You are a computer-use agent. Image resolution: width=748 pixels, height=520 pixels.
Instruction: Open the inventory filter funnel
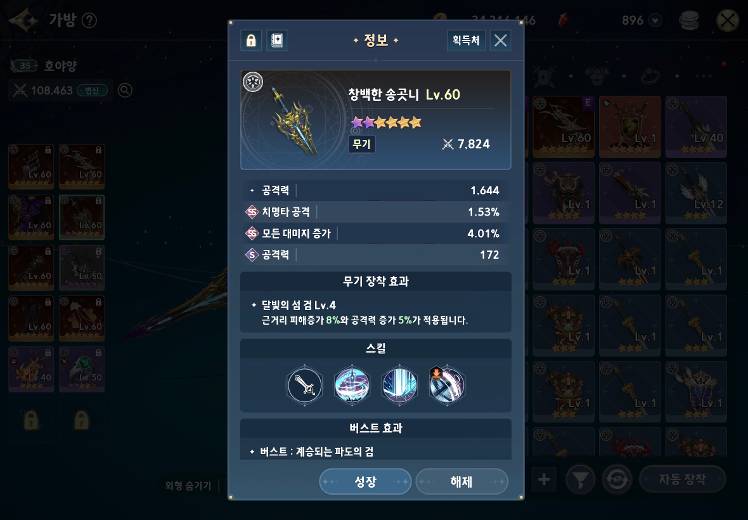580,480
